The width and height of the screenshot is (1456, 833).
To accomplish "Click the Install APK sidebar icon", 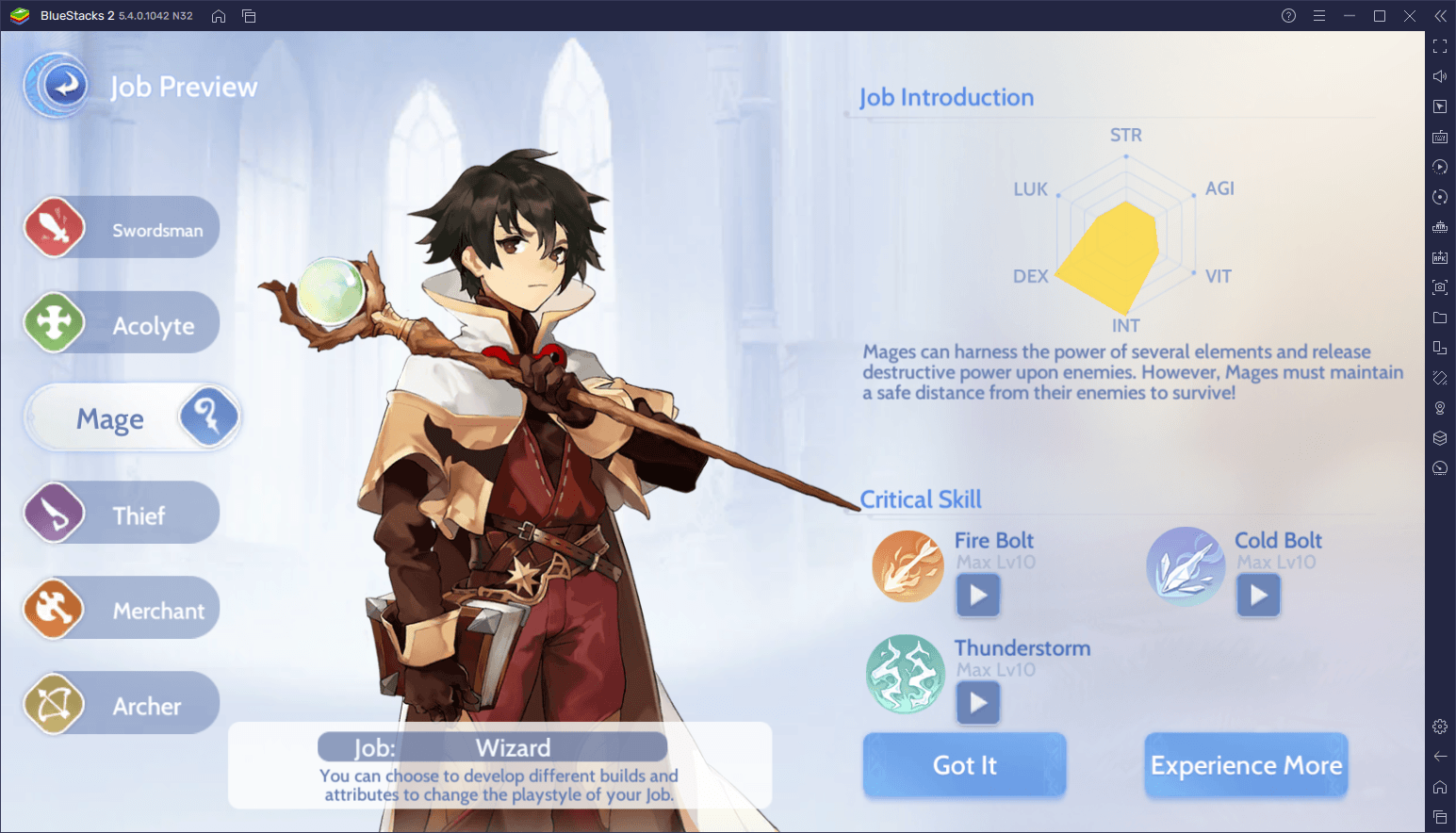I will [1440, 256].
